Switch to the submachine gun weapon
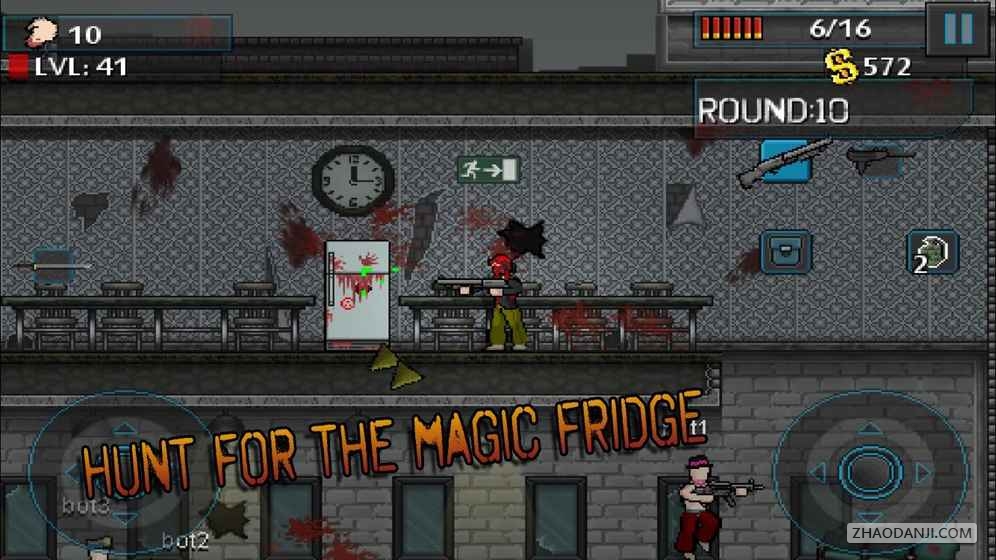 click(880, 159)
